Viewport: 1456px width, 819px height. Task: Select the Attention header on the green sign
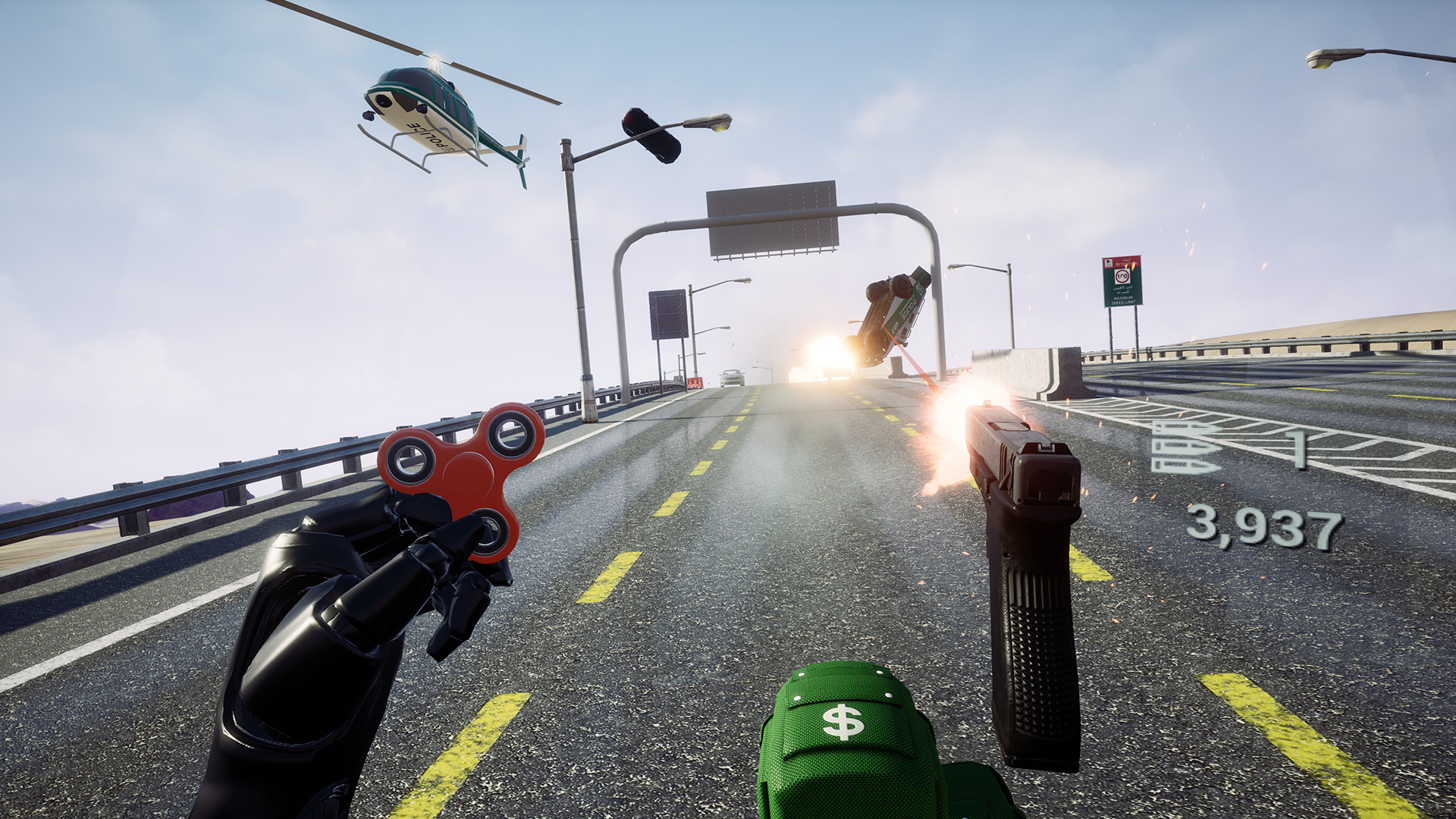click(x=1128, y=263)
